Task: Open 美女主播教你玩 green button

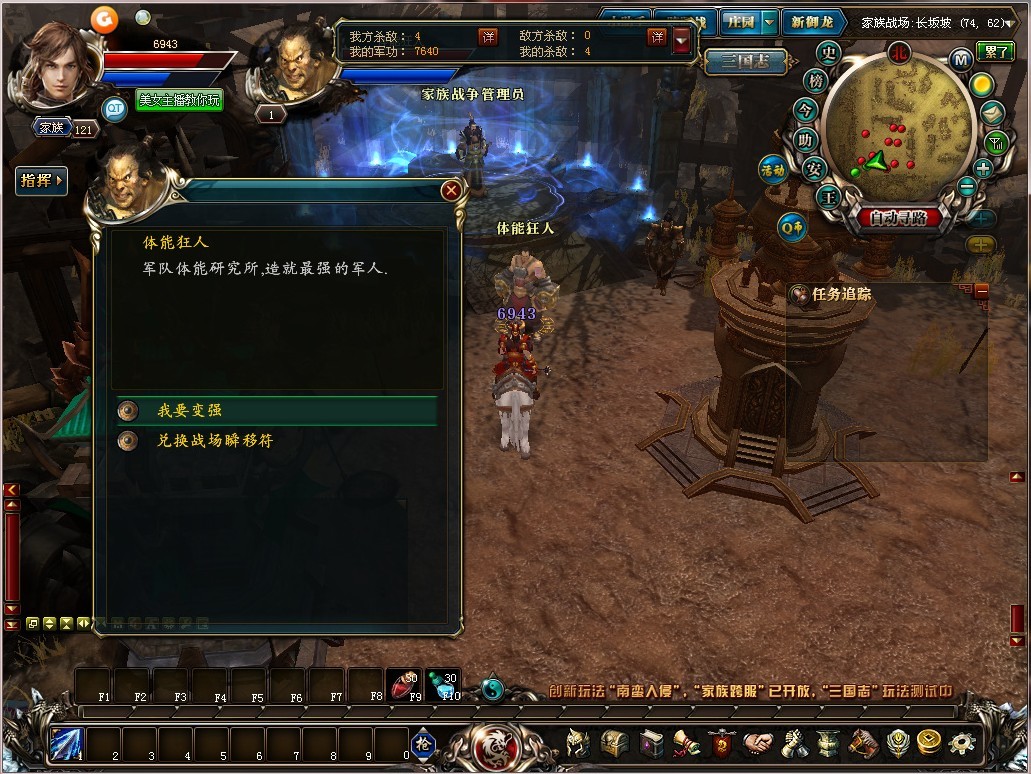Action: point(179,100)
